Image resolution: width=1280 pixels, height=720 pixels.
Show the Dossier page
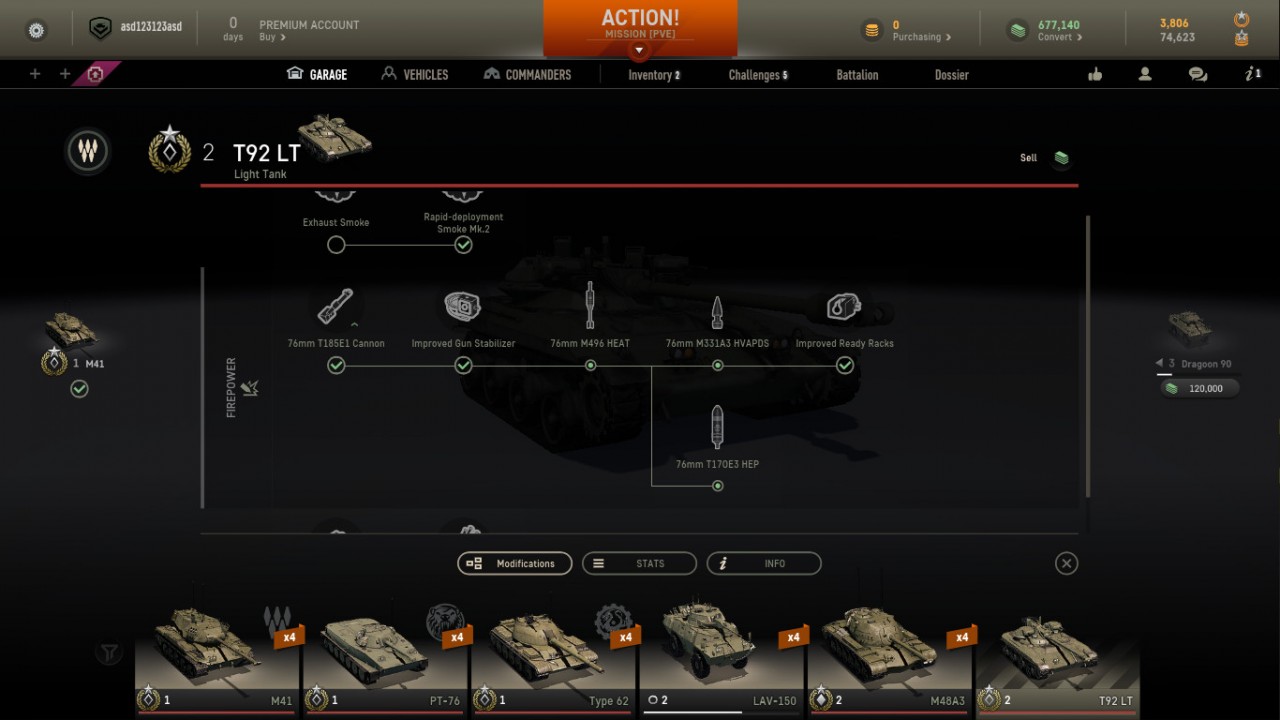point(951,75)
